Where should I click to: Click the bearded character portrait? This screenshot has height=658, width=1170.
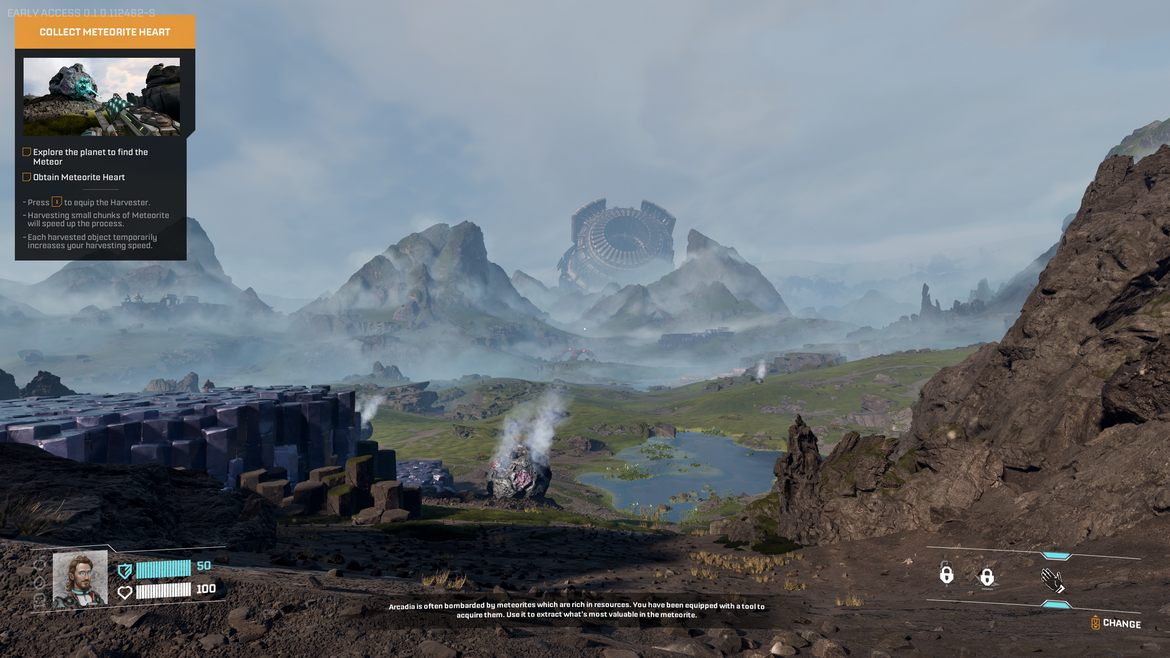pyautogui.click(x=80, y=578)
